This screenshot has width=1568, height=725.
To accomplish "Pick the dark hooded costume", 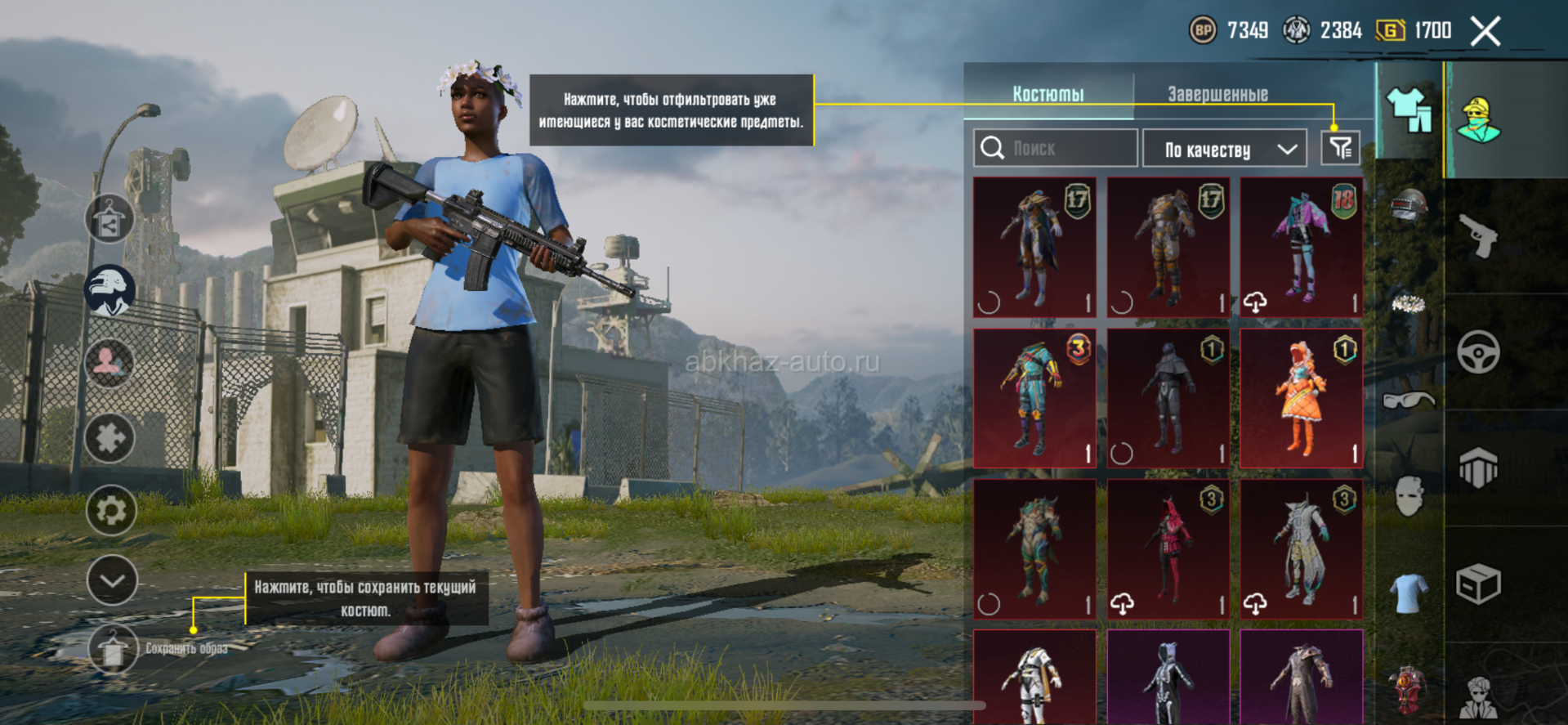I will click(1168, 398).
